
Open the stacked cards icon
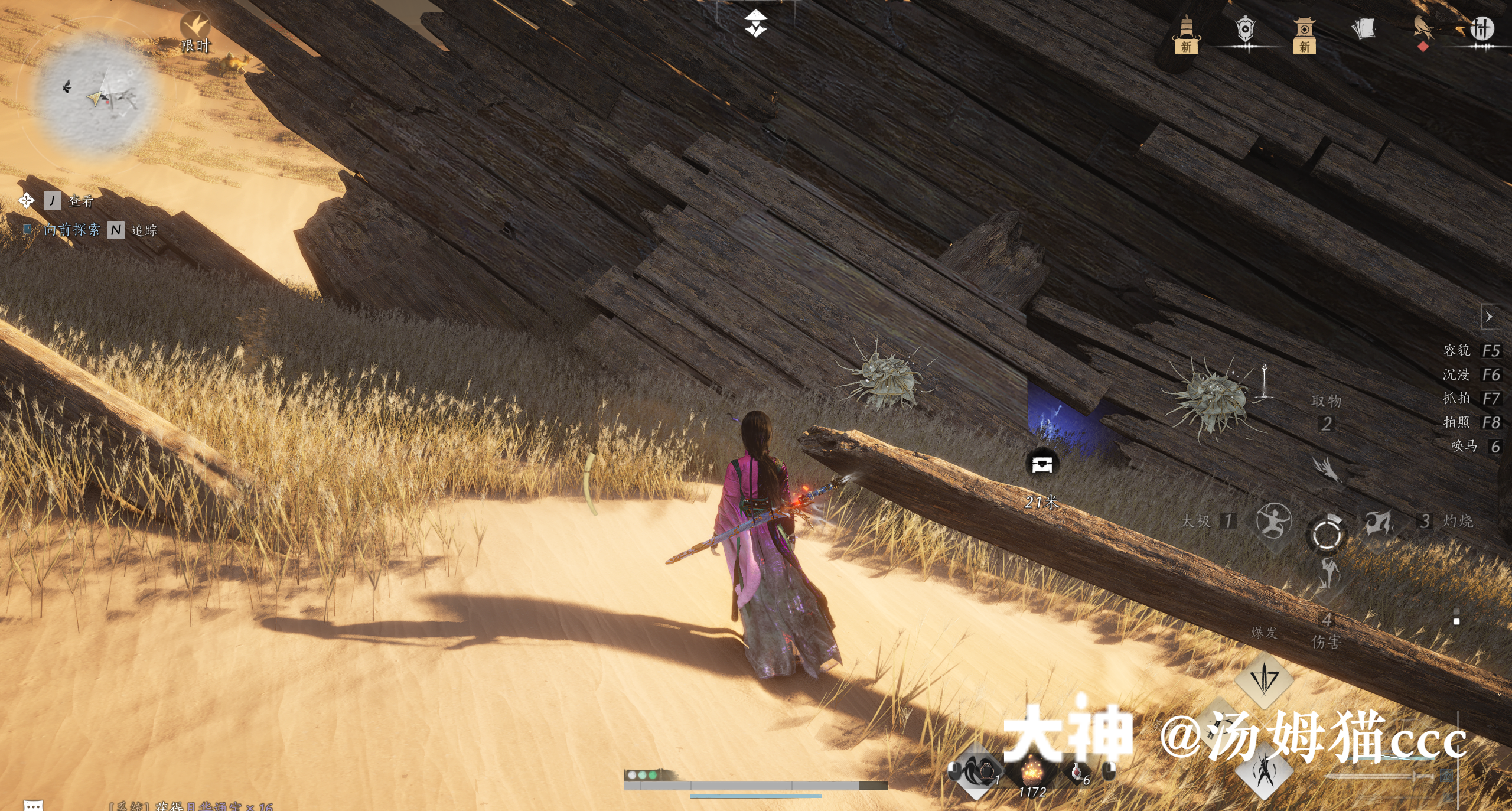click(x=1363, y=28)
